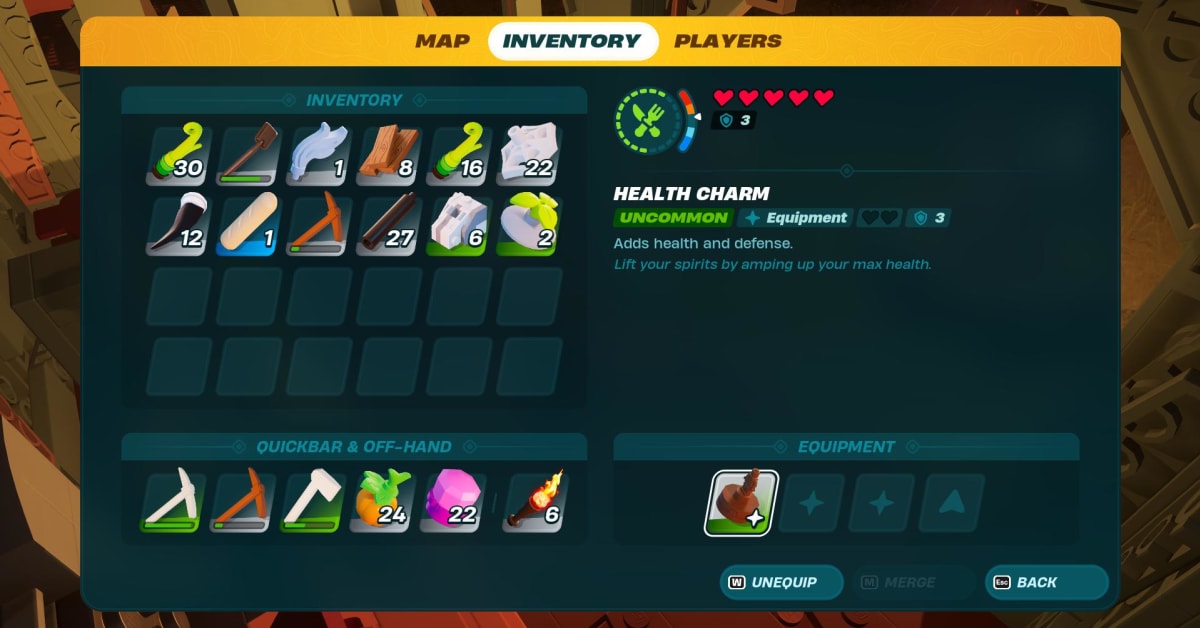Click the Back button
Image resolution: width=1200 pixels, height=628 pixels.
(1046, 582)
